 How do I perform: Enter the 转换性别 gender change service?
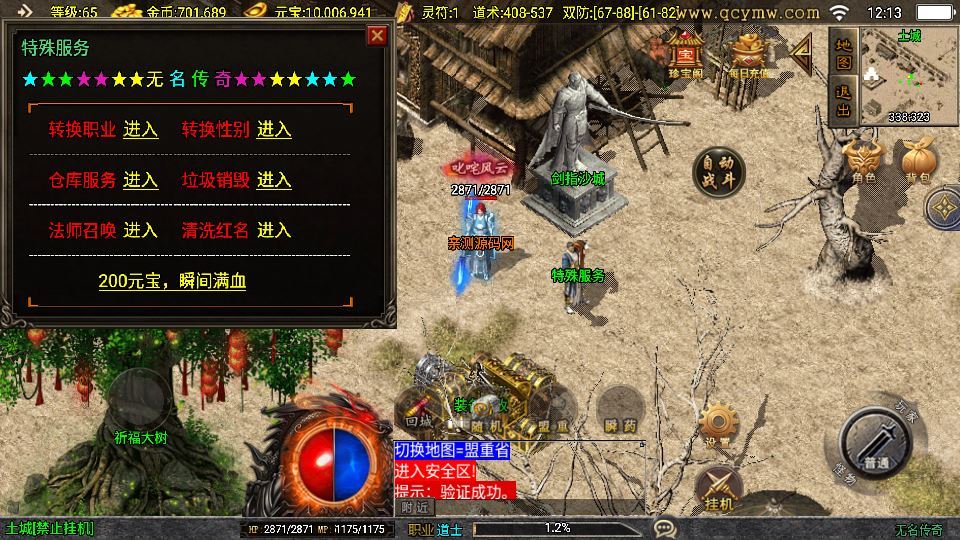pos(274,130)
